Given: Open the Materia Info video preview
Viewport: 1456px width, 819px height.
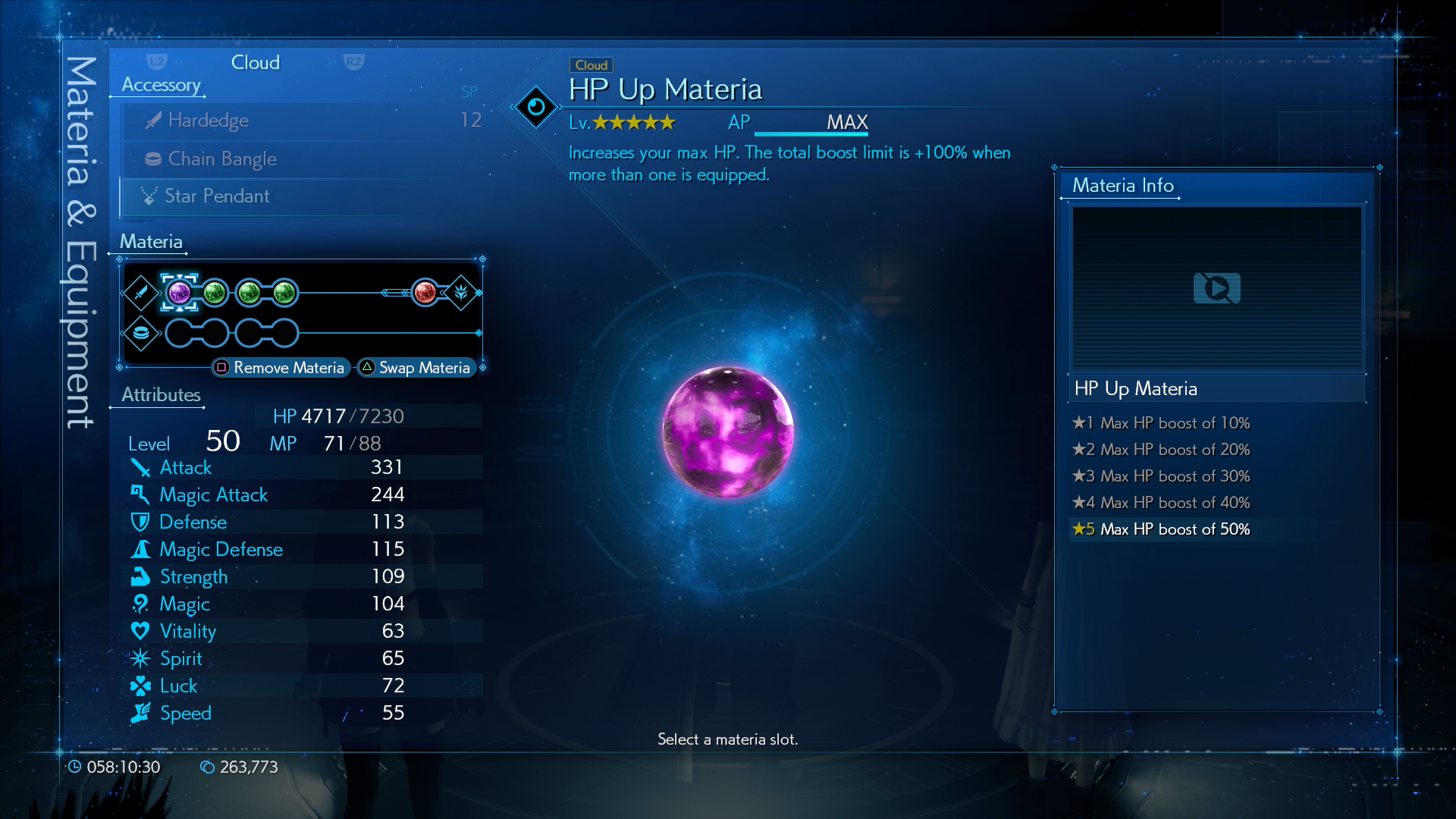Looking at the screenshot, I should (x=1216, y=288).
